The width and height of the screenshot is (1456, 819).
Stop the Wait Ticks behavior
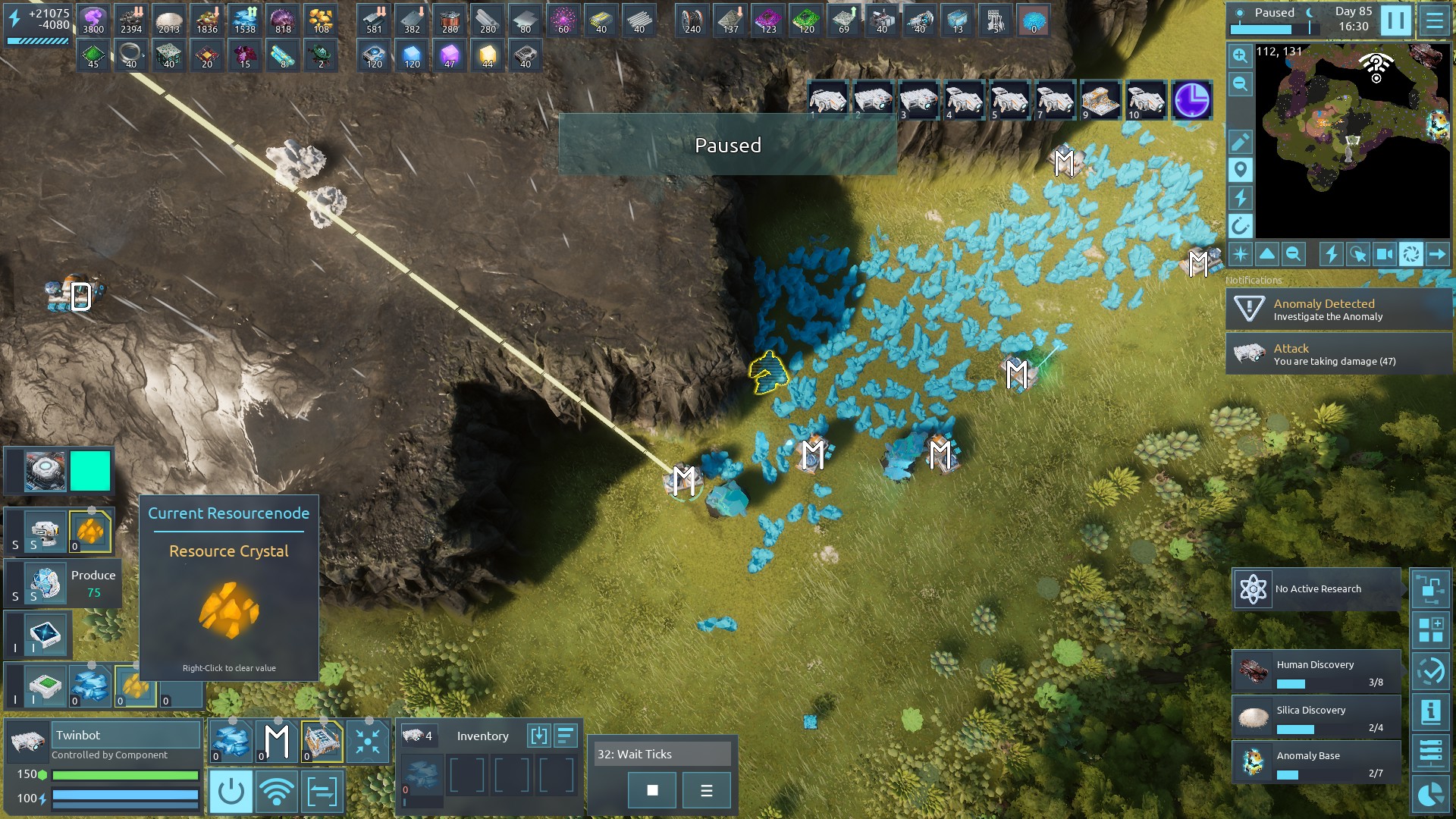click(652, 790)
